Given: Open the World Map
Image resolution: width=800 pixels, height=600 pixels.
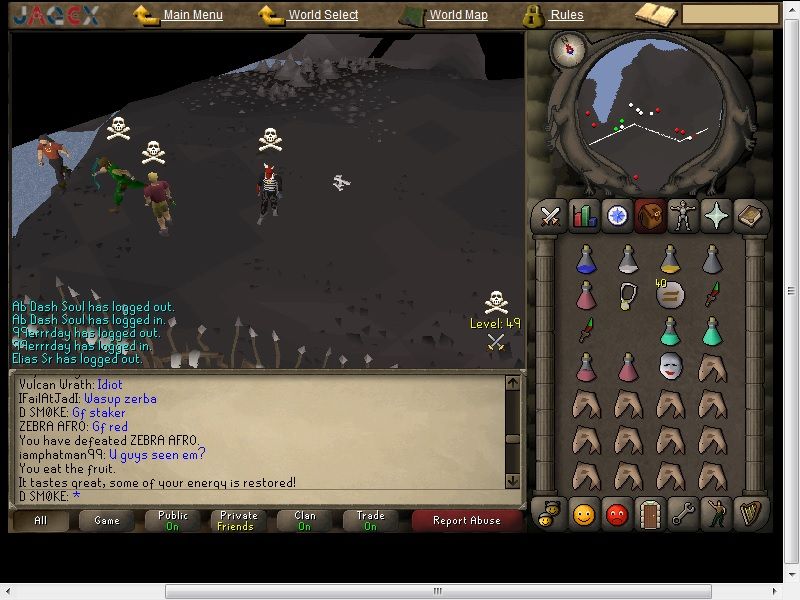Looking at the screenshot, I should pyautogui.click(x=458, y=15).
